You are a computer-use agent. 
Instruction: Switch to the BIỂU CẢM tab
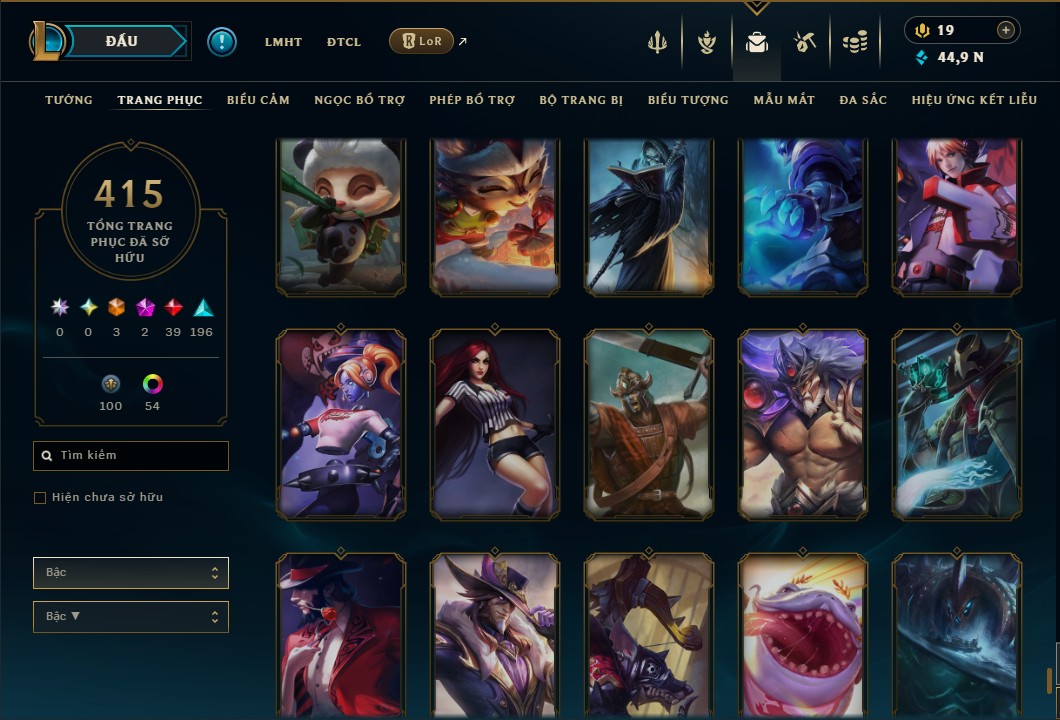point(258,100)
